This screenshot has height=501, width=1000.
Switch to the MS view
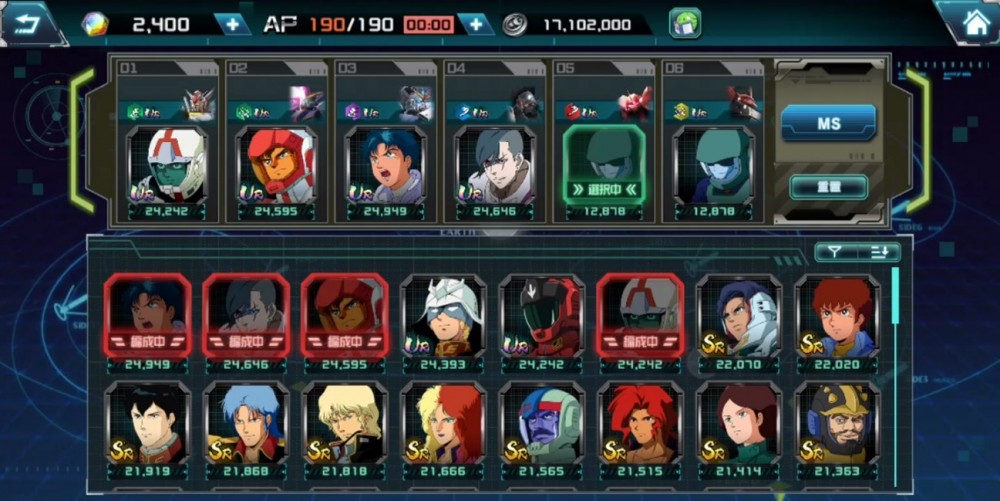point(828,123)
